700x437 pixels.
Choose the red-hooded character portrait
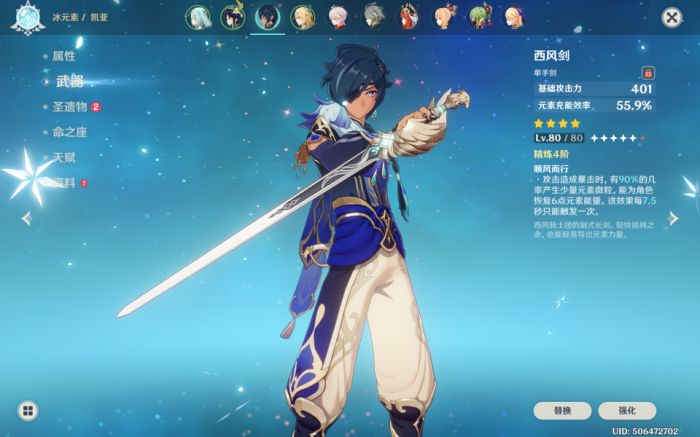[408, 16]
